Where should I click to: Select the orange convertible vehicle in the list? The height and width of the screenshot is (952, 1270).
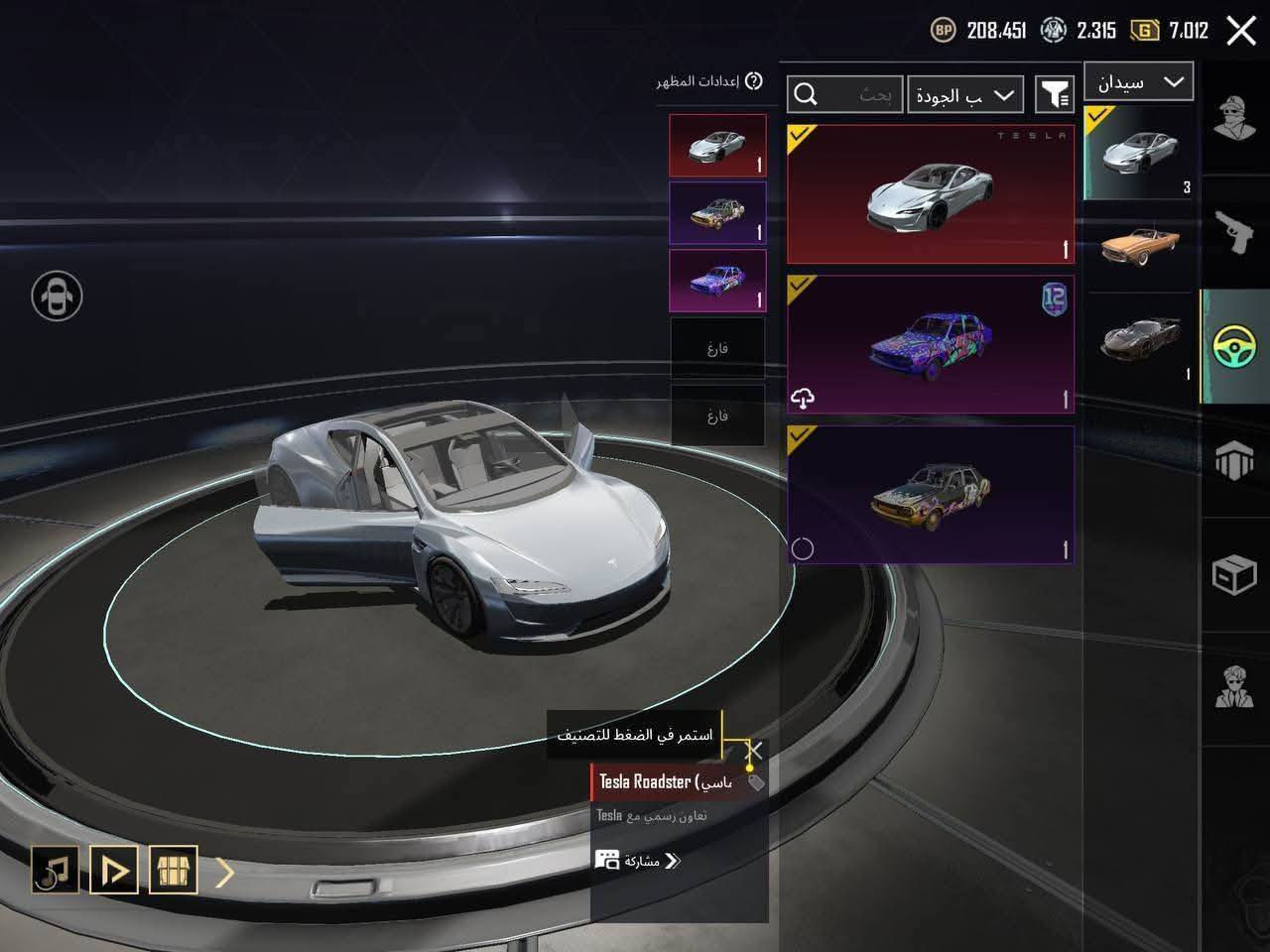pos(1139,245)
